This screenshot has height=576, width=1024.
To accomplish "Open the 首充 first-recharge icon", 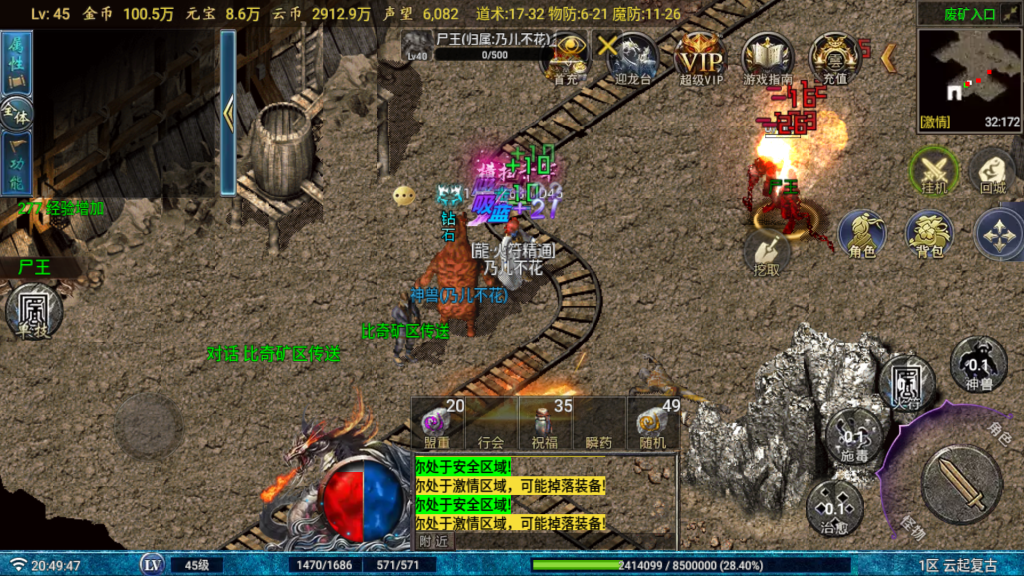I will [x=567, y=57].
